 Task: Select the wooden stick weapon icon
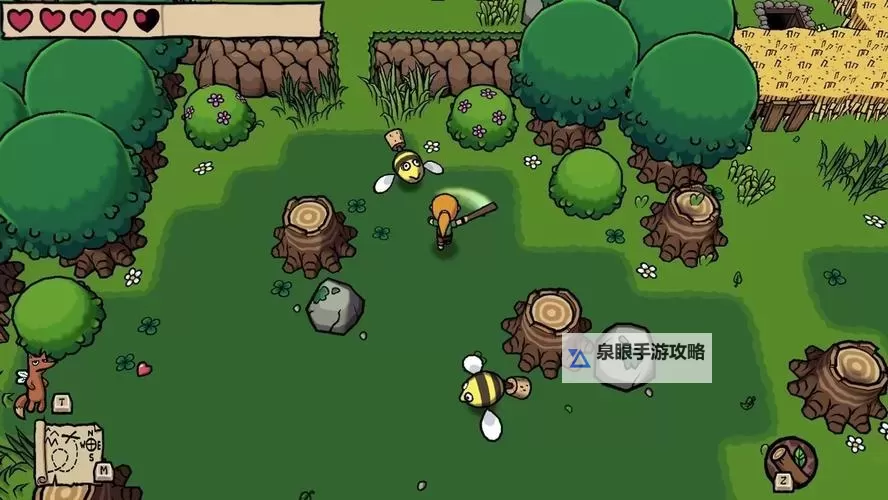(x=790, y=461)
